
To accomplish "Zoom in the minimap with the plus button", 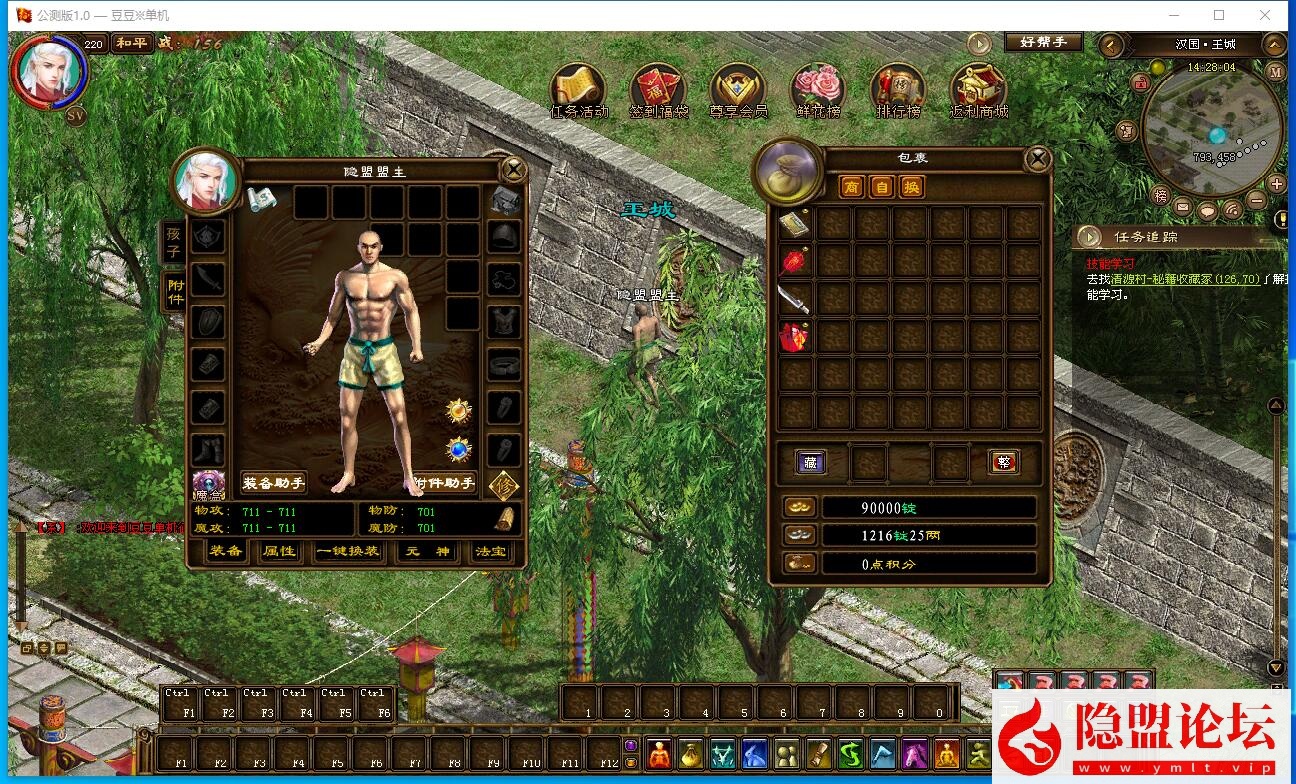I will click(x=1276, y=184).
